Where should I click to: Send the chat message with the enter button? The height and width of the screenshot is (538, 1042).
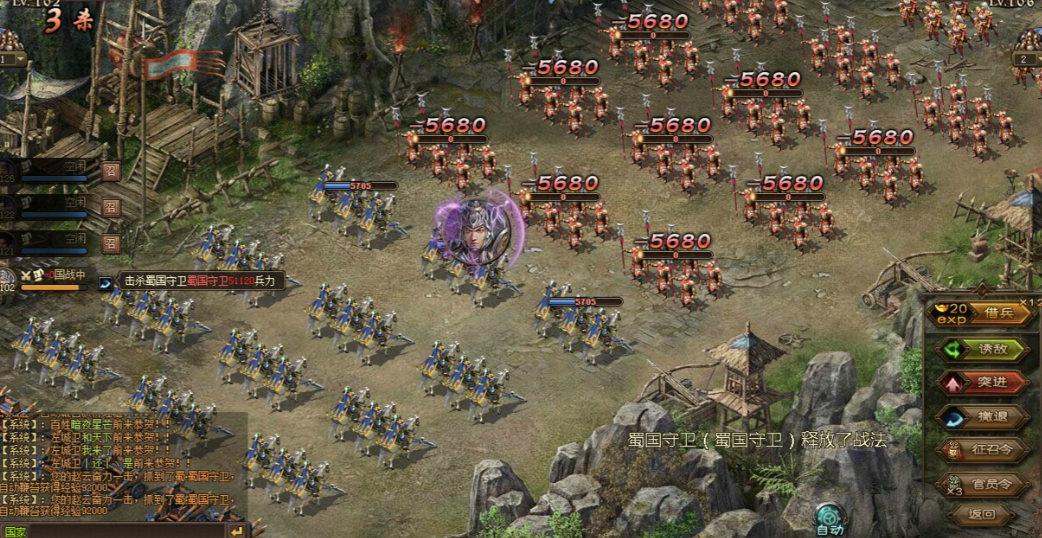click(x=237, y=530)
